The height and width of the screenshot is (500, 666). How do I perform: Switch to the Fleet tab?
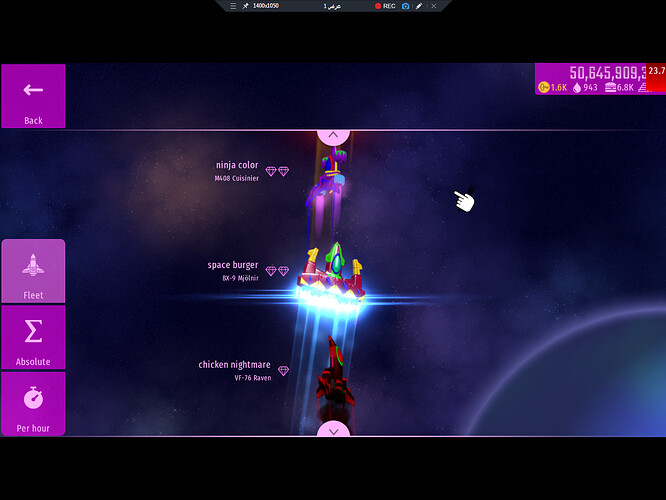(33, 271)
